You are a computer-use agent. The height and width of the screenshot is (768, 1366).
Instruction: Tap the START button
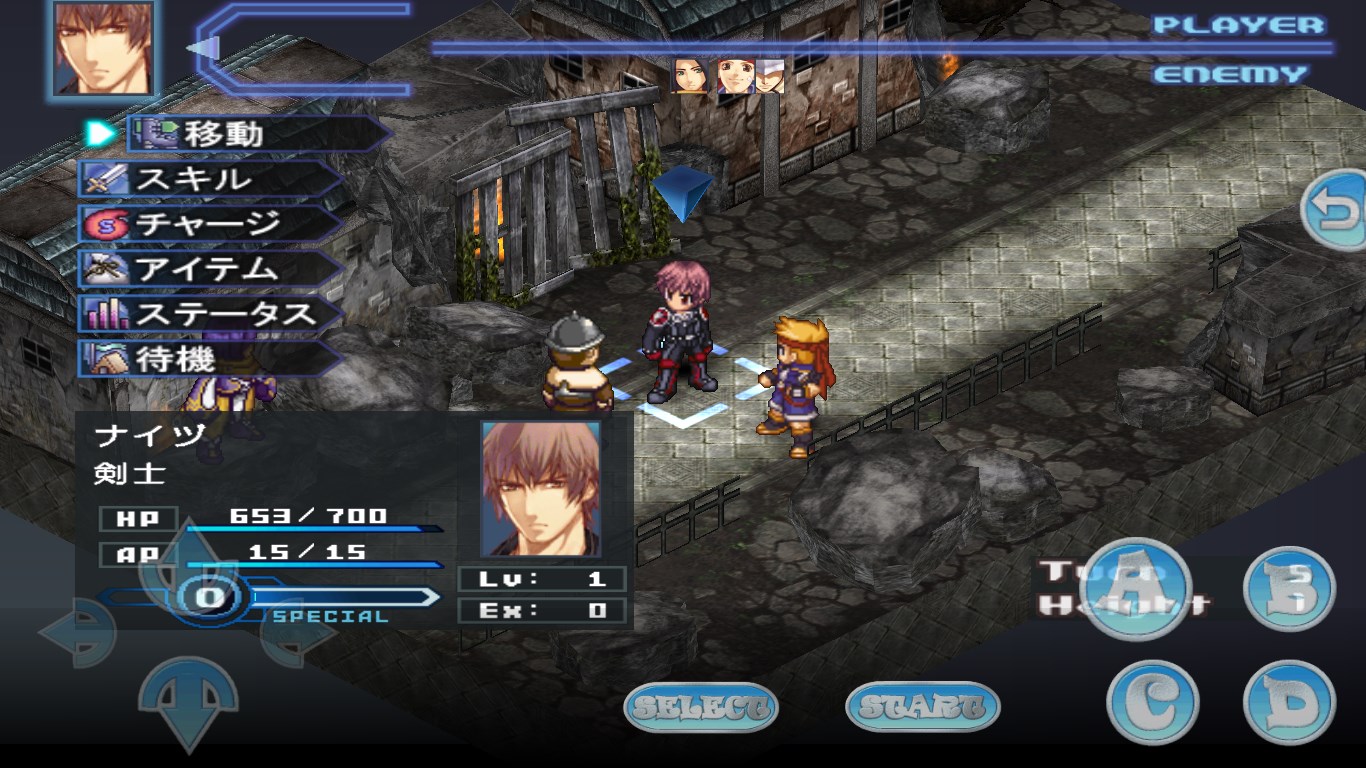click(x=922, y=708)
